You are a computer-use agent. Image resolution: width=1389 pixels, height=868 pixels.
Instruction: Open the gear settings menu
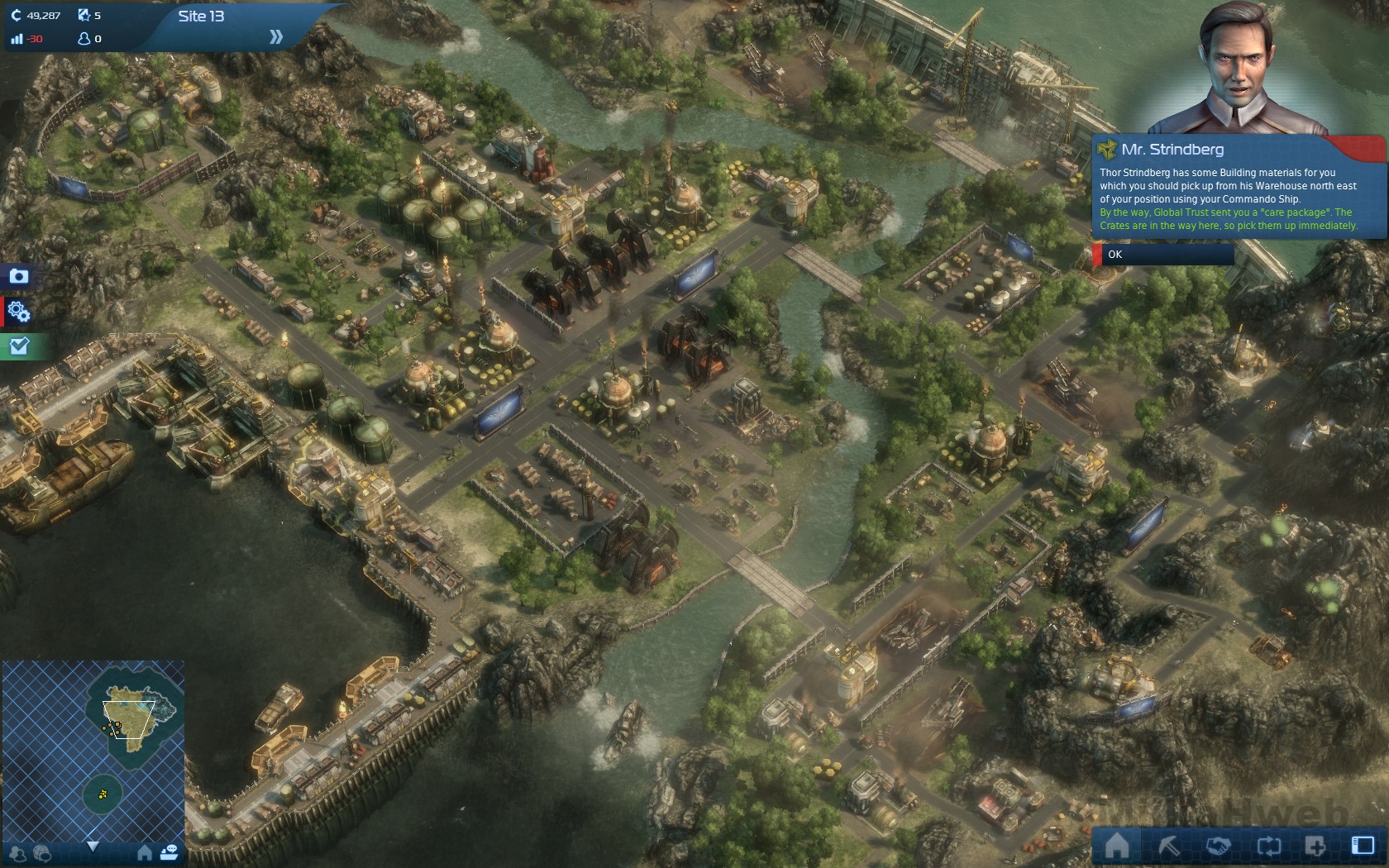[x=18, y=312]
